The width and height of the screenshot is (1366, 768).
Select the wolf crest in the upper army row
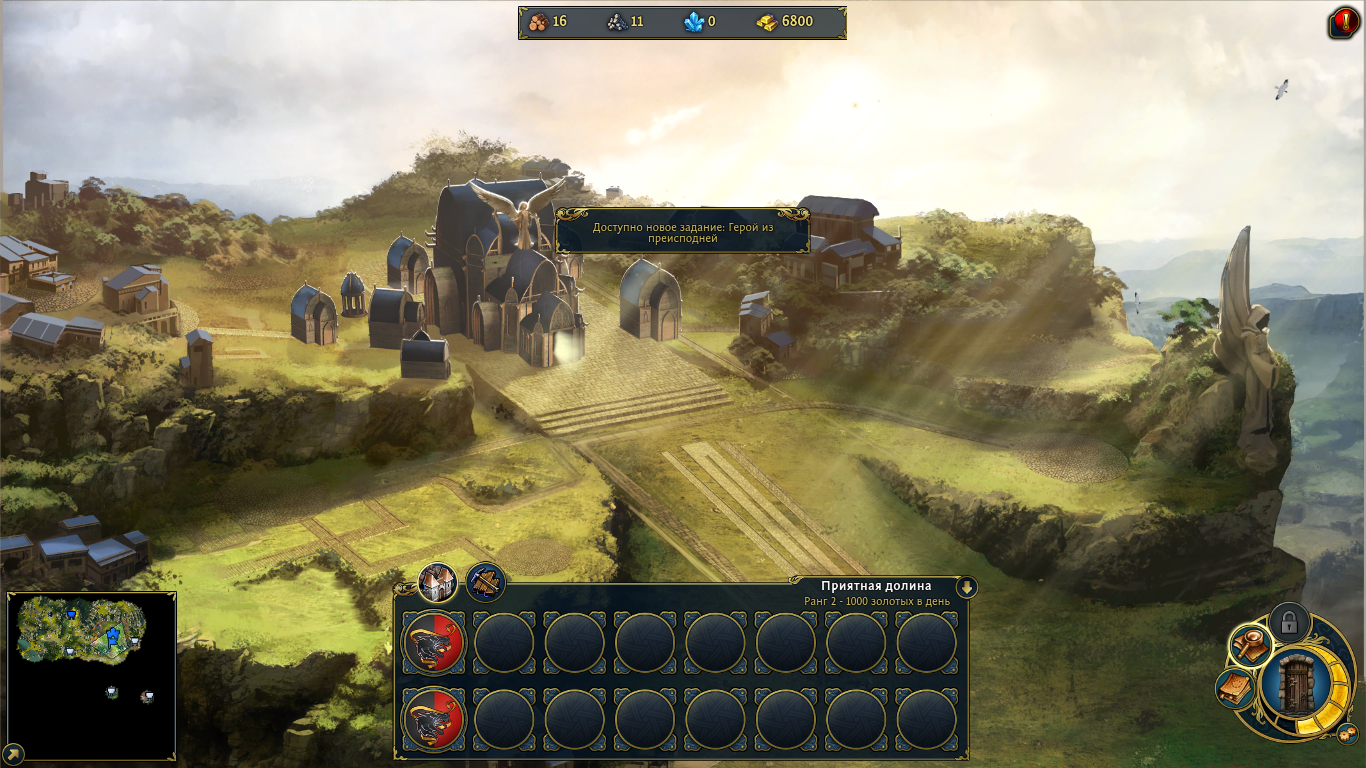point(434,643)
